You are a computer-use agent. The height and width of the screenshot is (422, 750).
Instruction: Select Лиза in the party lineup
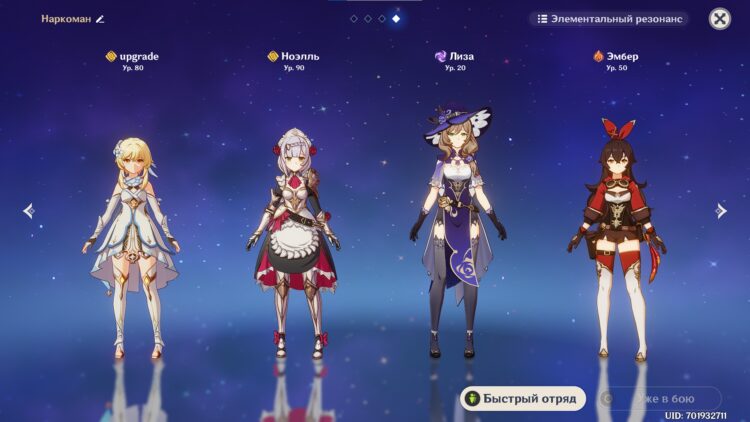click(x=456, y=240)
